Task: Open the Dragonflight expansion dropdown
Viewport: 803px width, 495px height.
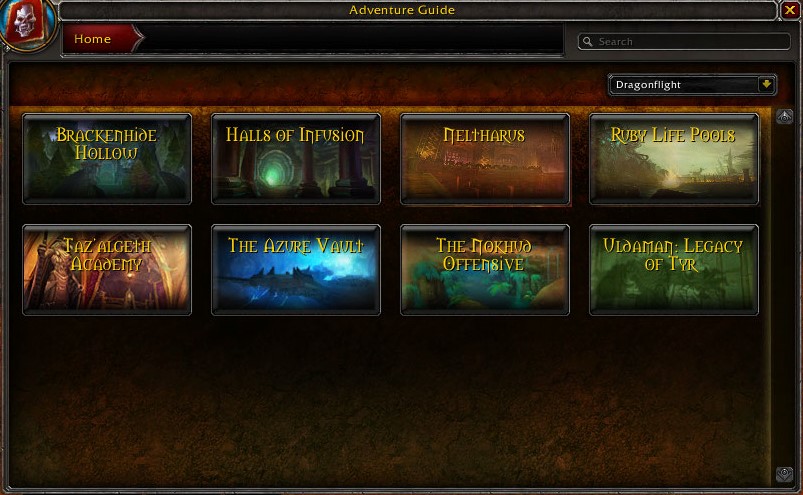Action: pyautogui.click(x=767, y=85)
